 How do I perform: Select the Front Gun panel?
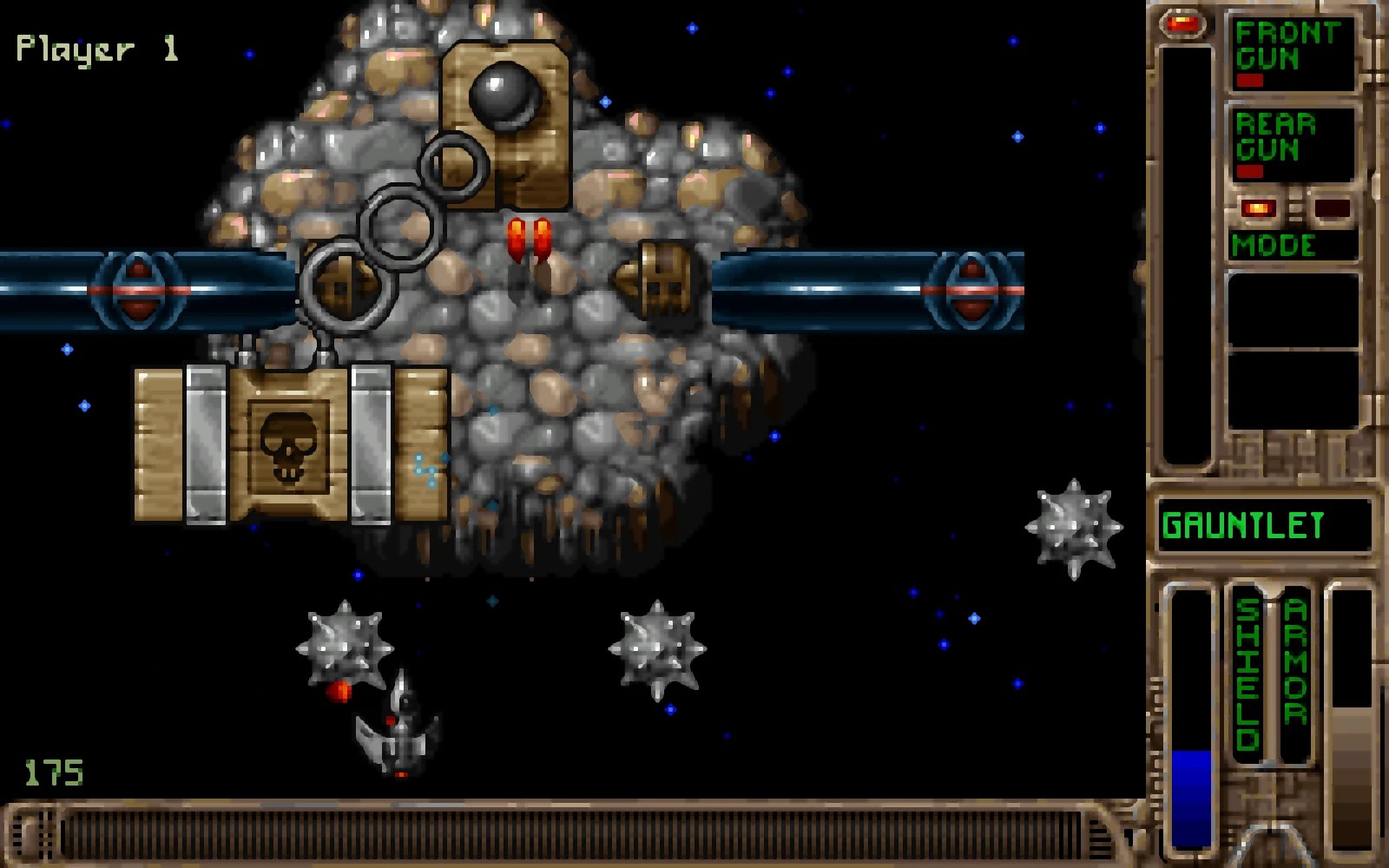point(1291,52)
